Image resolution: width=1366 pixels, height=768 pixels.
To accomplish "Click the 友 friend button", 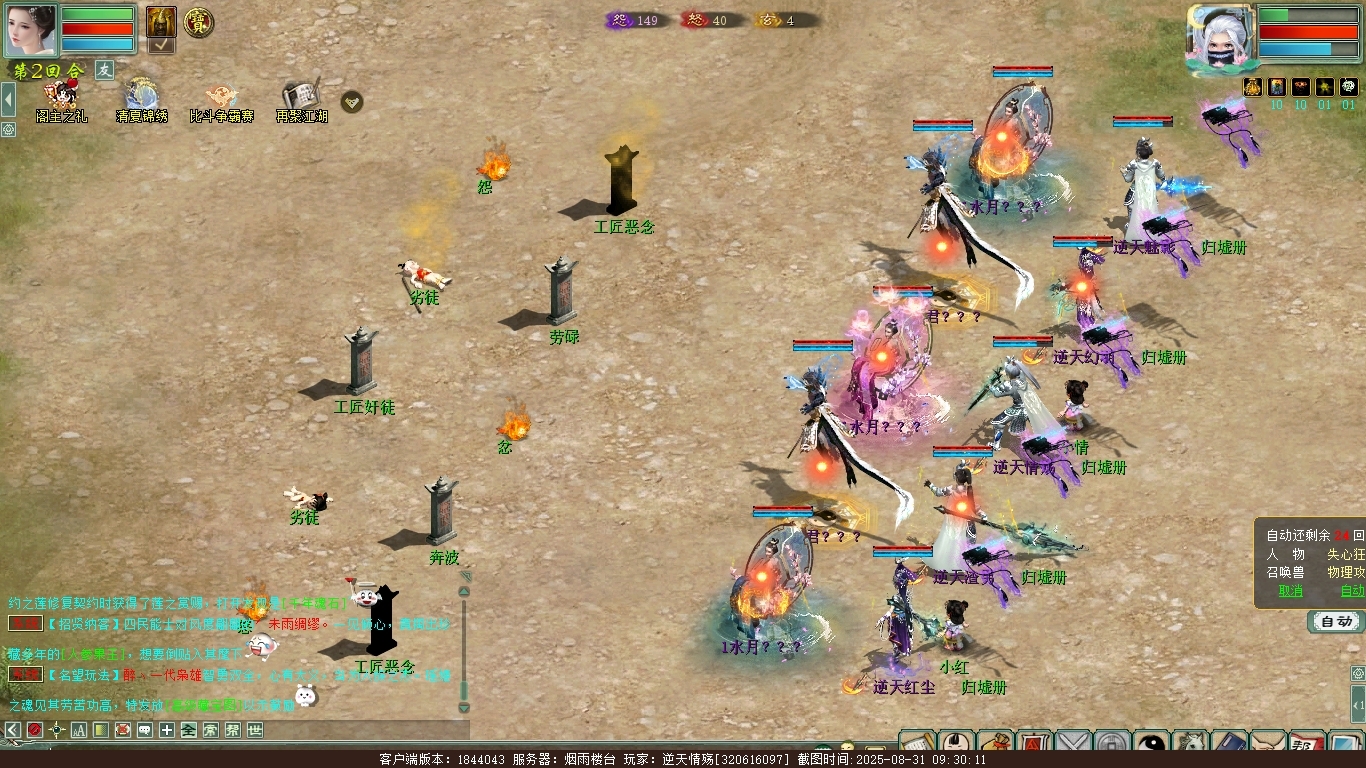I will (x=105, y=70).
